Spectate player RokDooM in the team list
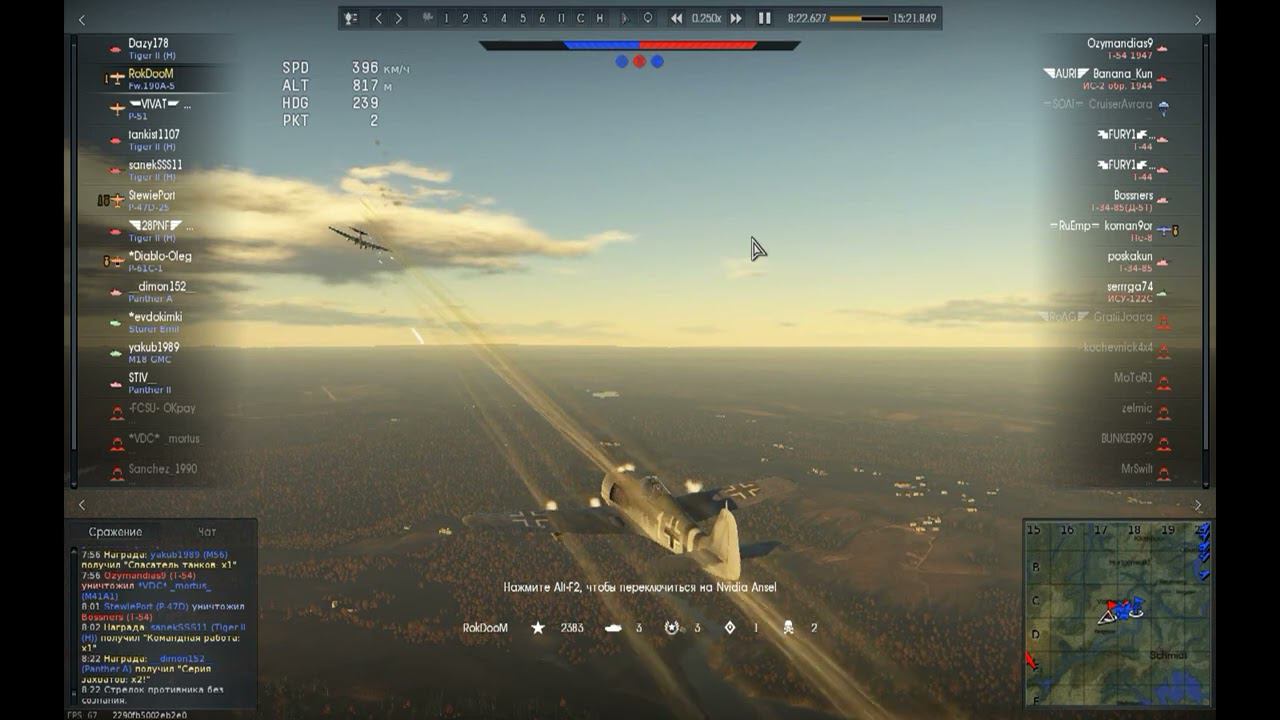 pyautogui.click(x=150, y=74)
